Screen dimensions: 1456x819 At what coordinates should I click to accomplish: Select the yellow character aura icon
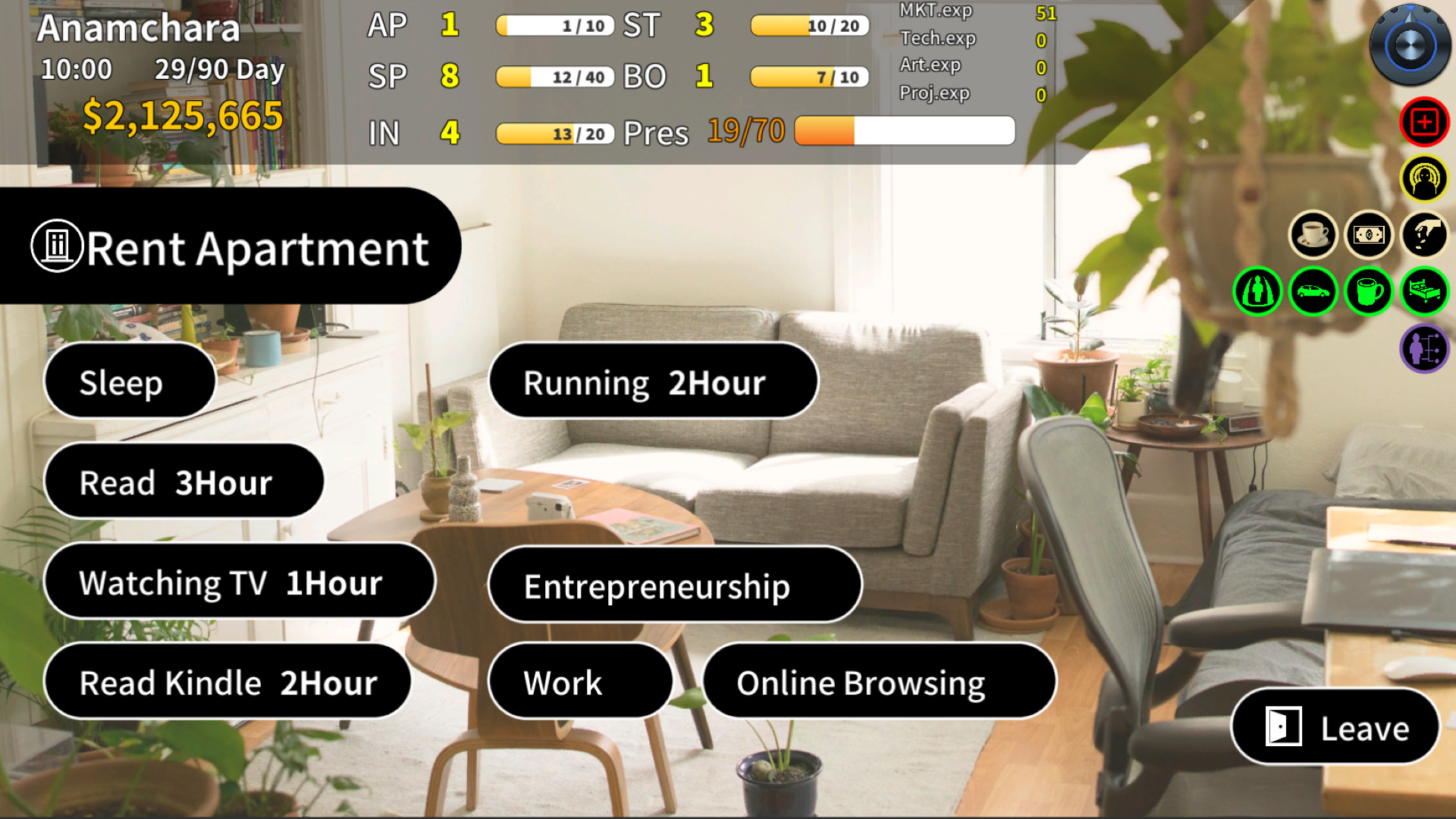pos(1424,180)
